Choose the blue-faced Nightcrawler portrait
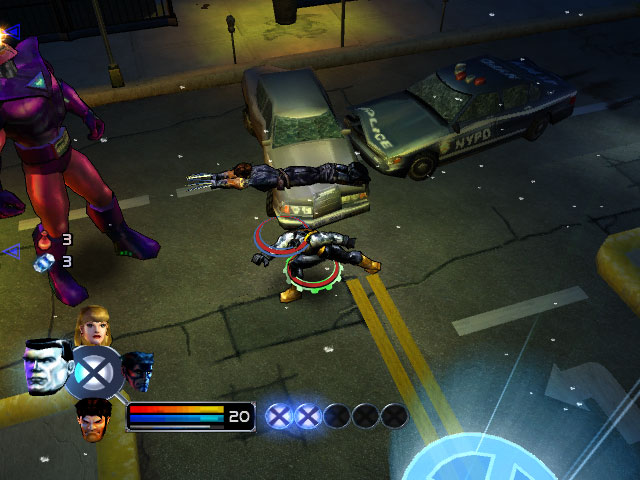640x480 pixels. coord(138,370)
